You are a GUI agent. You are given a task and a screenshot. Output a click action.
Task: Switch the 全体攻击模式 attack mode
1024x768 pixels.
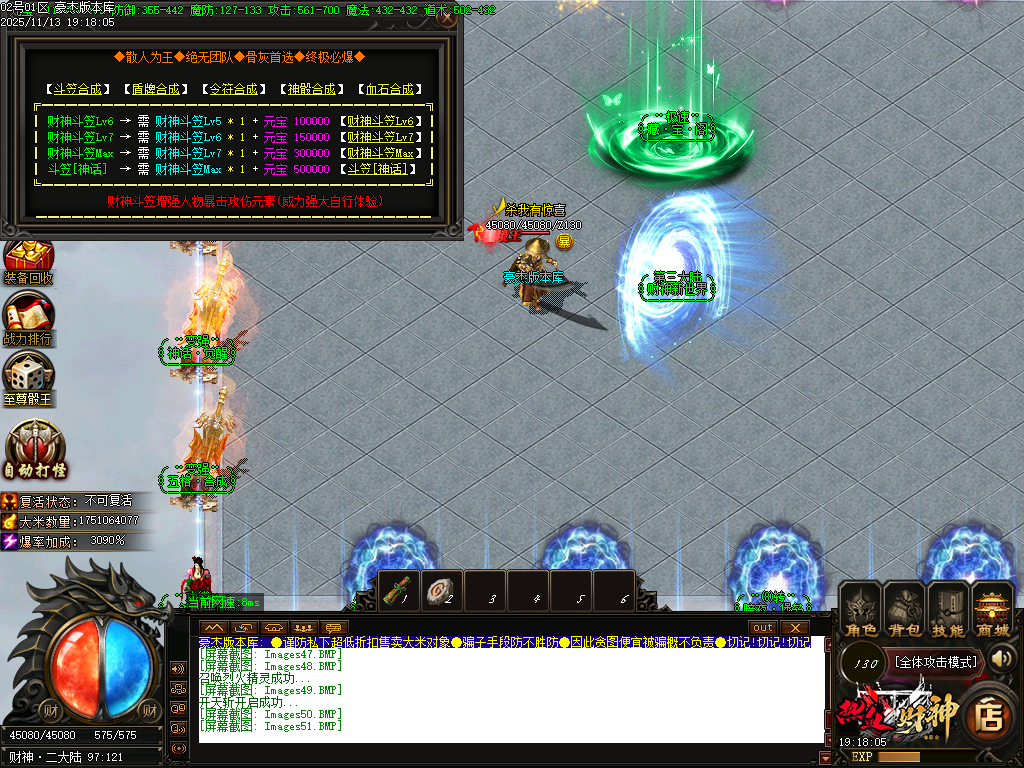(935, 662)
